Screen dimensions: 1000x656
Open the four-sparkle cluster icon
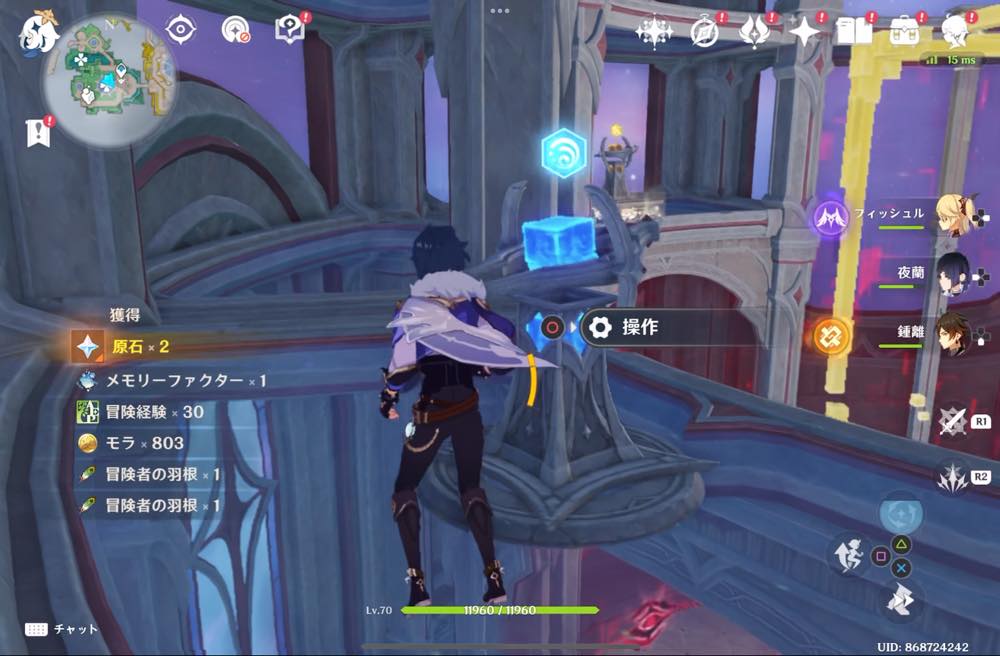654,32
